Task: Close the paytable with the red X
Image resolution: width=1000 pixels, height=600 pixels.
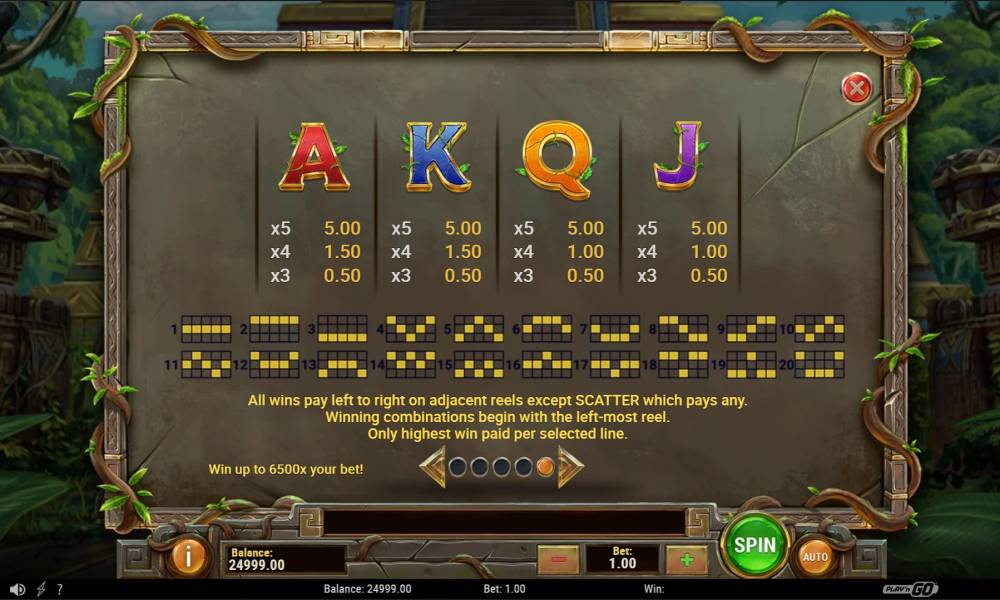Action: (856, 89)
